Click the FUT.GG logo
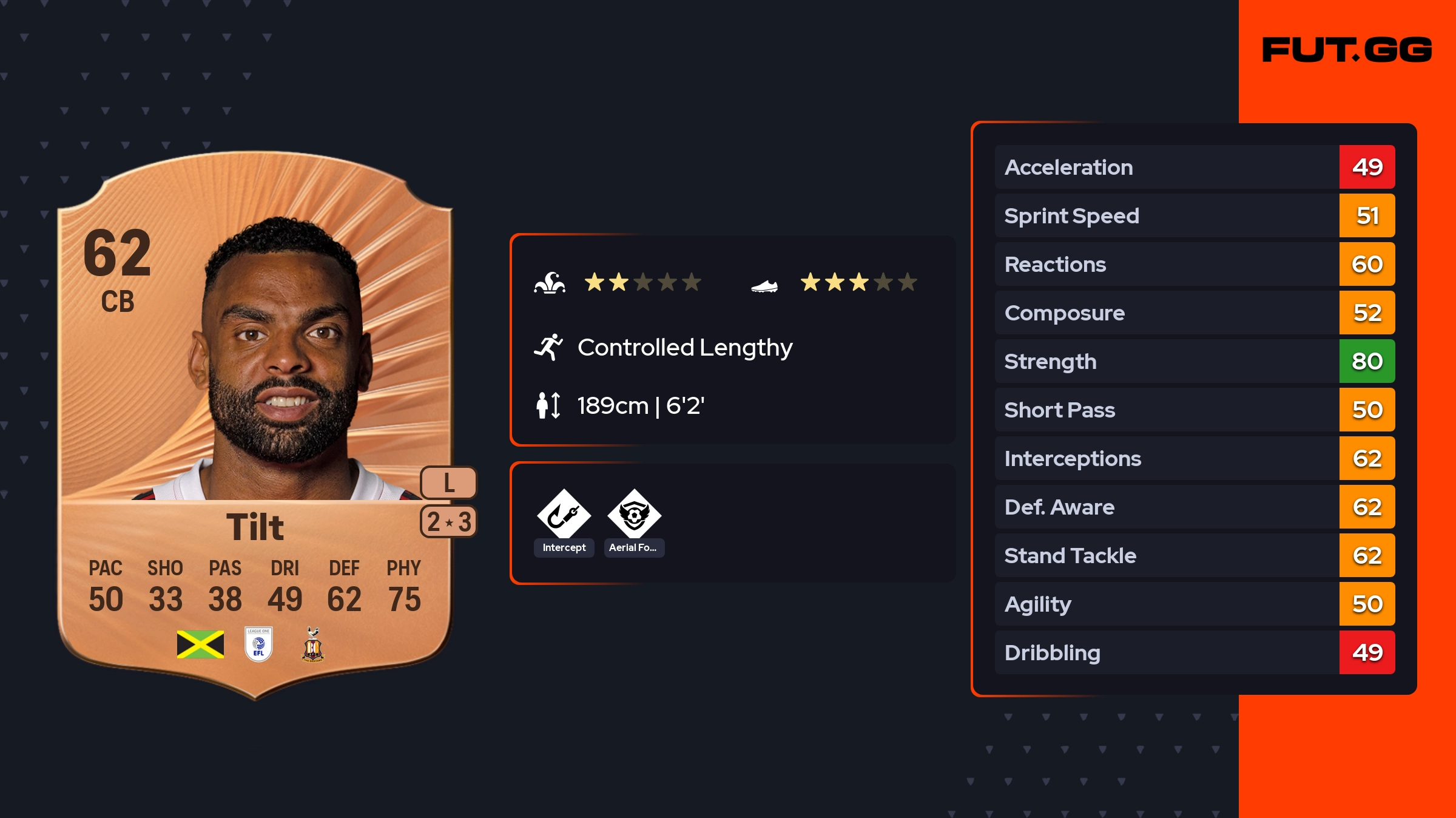 pos(1347,50)
